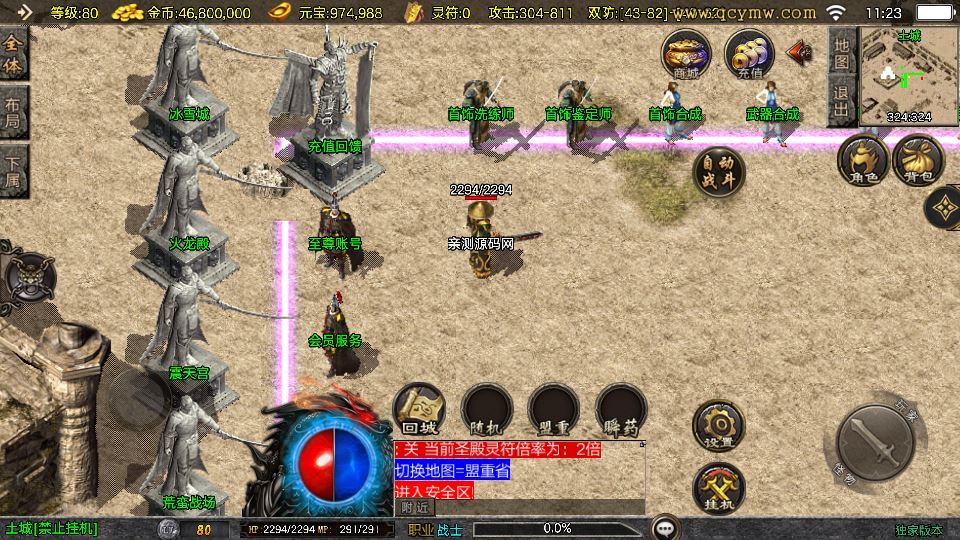Open the 背包 backpack
Viewport: 960px width, 540px height.
pyautogui.click(x=918, y=162)
